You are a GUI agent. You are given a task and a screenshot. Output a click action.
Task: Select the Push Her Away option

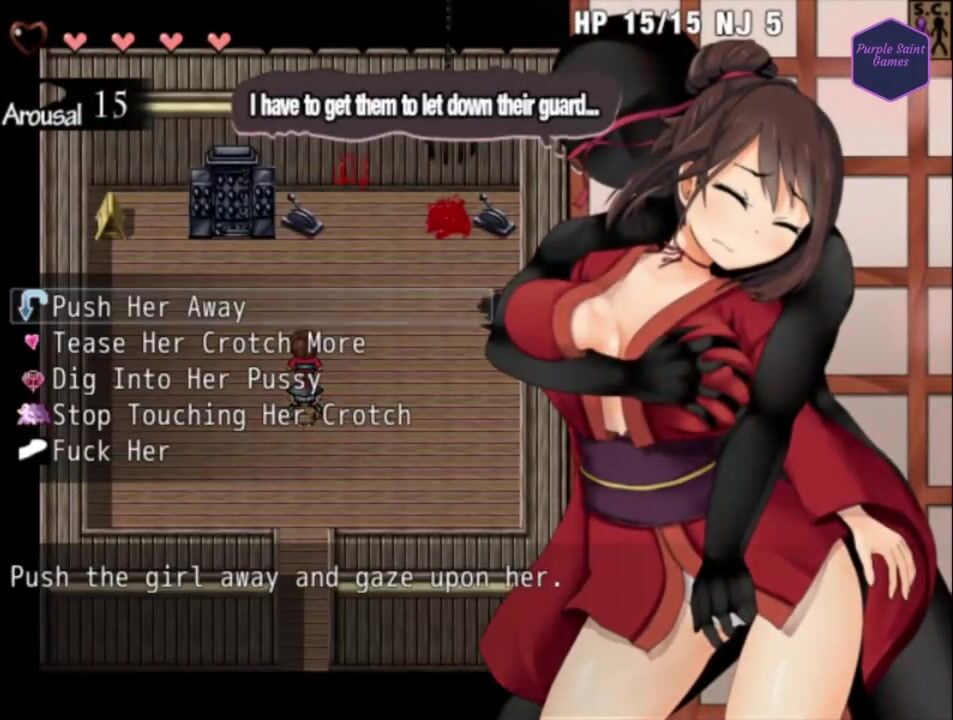148,307
